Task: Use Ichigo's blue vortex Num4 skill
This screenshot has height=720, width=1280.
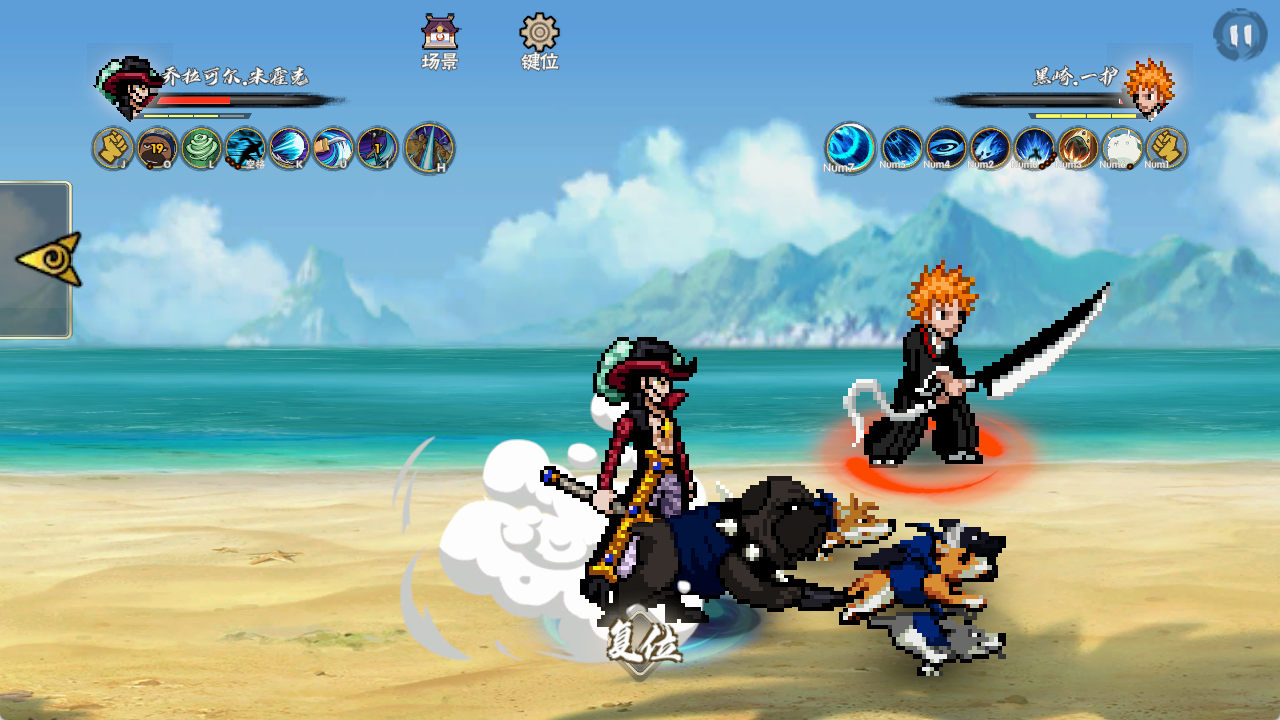Action: click(946, 148)
